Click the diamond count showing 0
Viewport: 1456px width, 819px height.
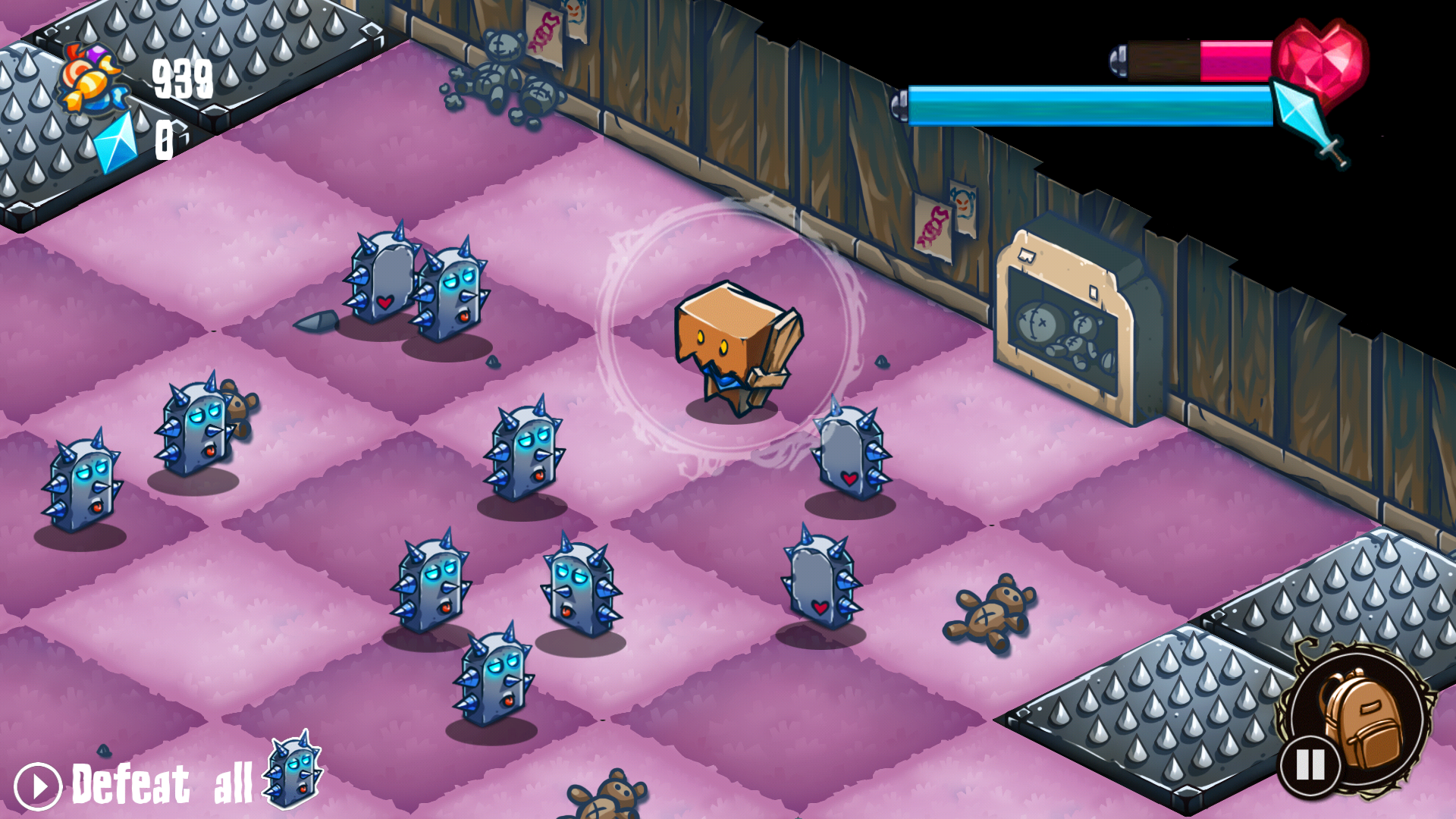[165, 140]
